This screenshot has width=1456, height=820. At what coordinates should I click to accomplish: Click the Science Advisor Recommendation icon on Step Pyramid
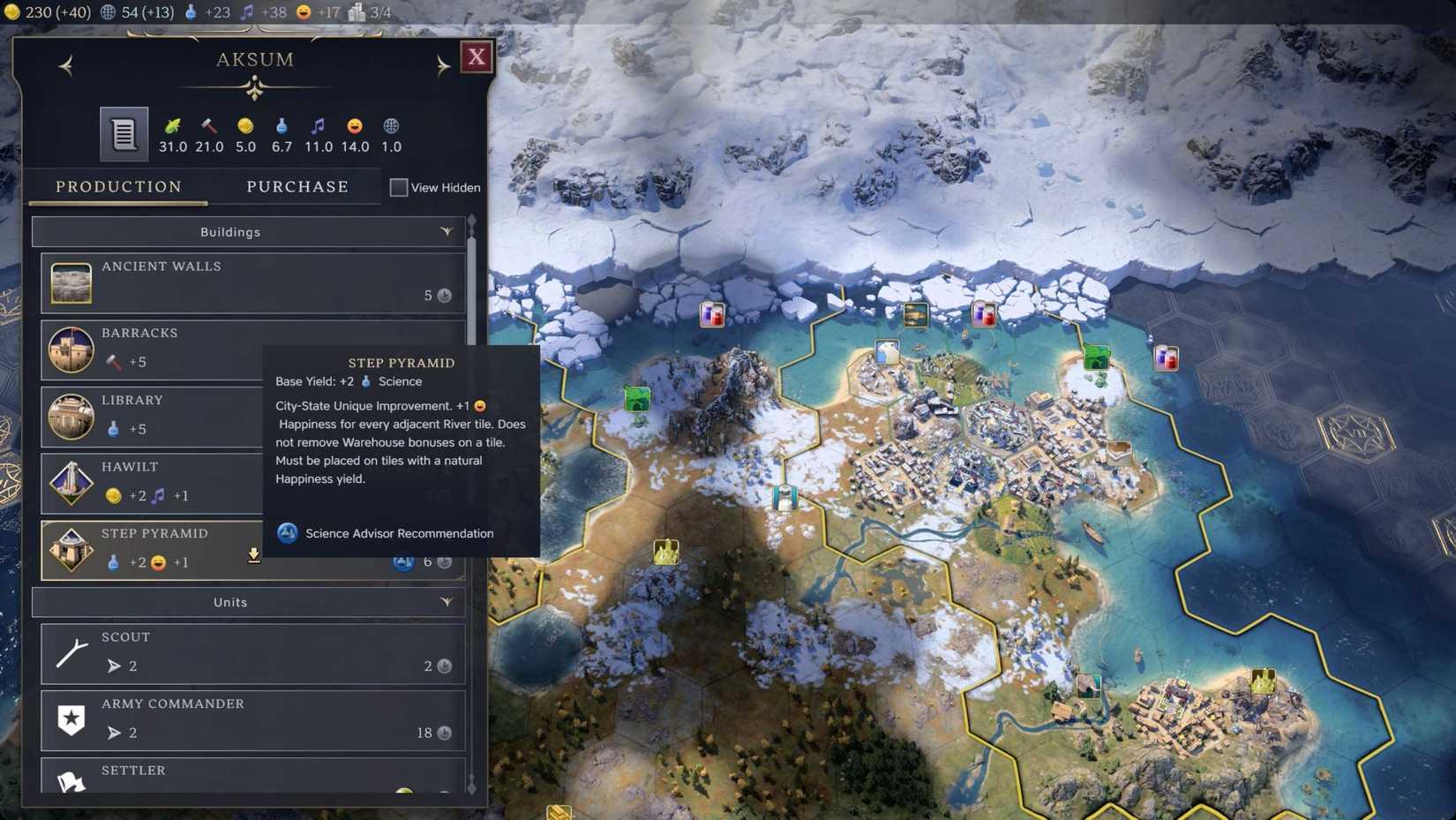403,561
